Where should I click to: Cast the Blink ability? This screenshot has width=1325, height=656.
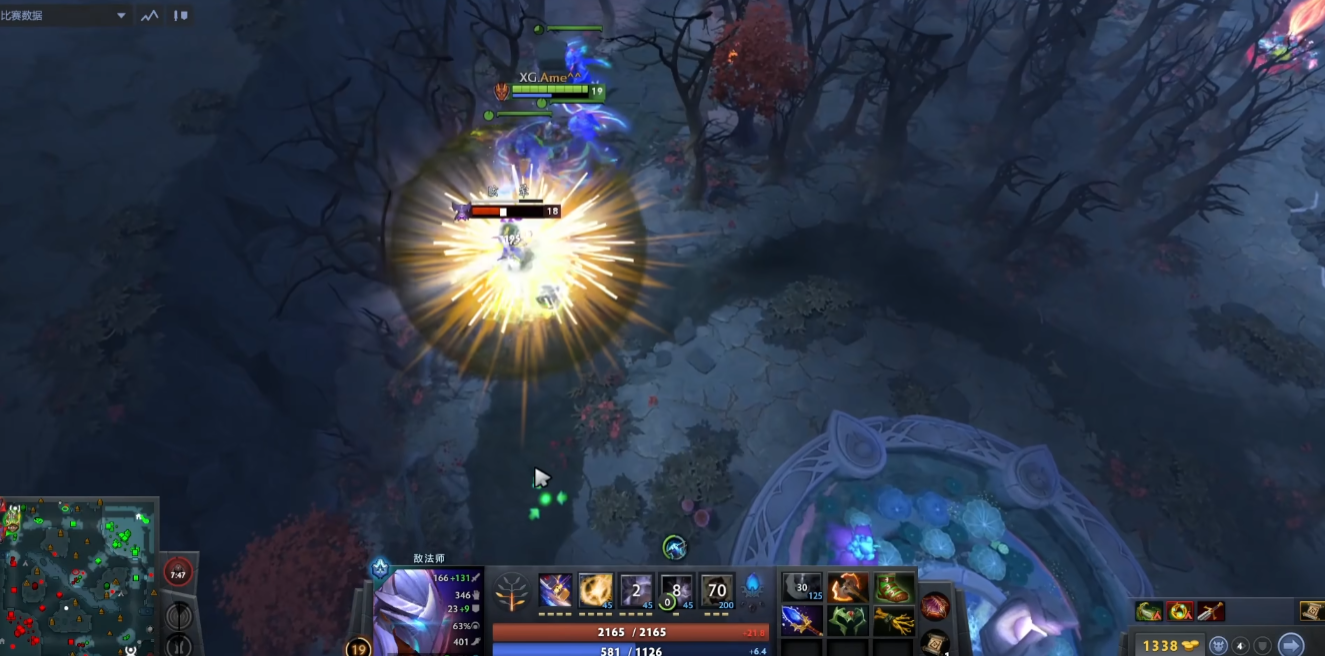597,590
